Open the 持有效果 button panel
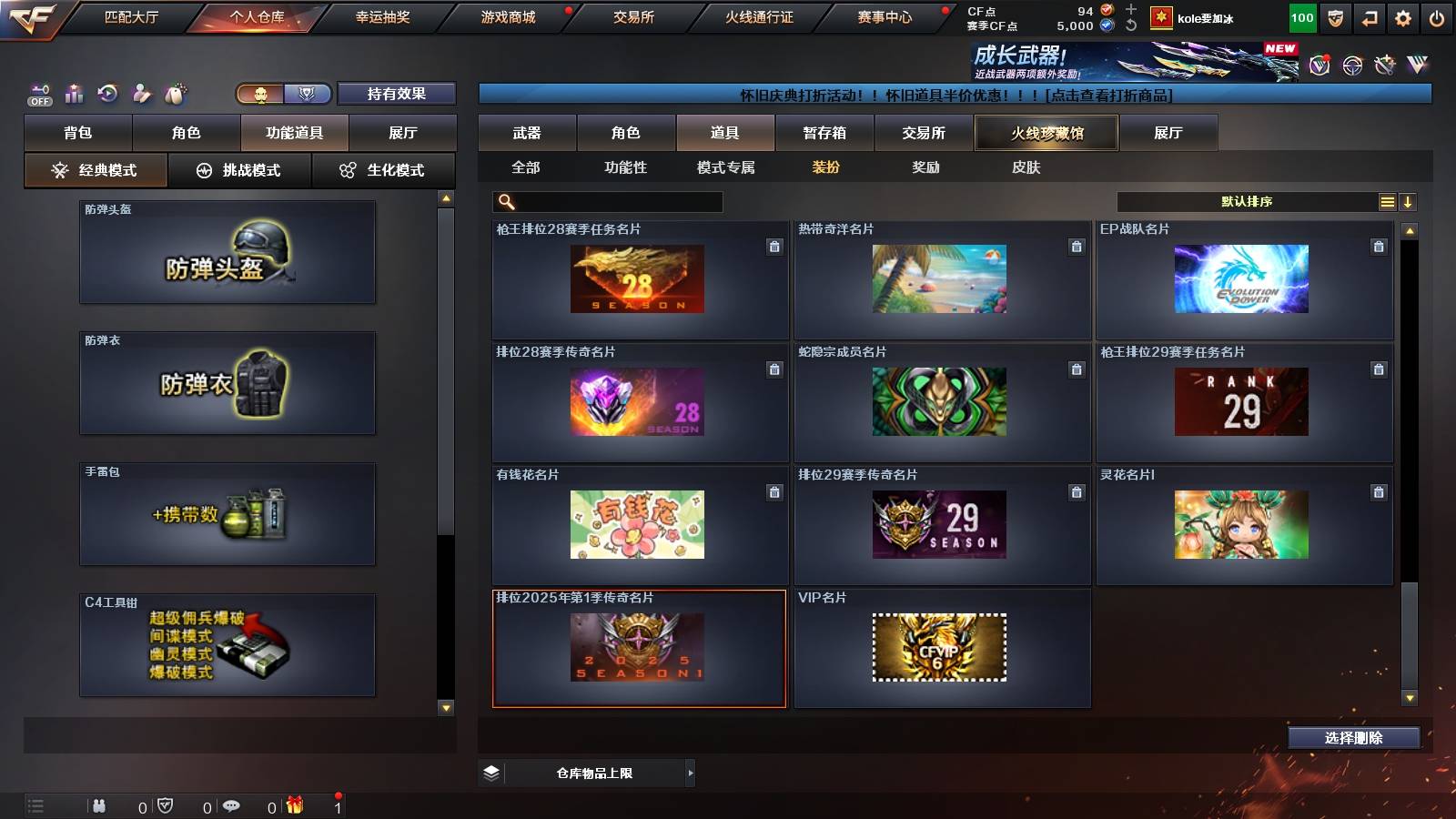Viewport: 1456px width, 819px height. pyautogui.click(x=396, y=94)
